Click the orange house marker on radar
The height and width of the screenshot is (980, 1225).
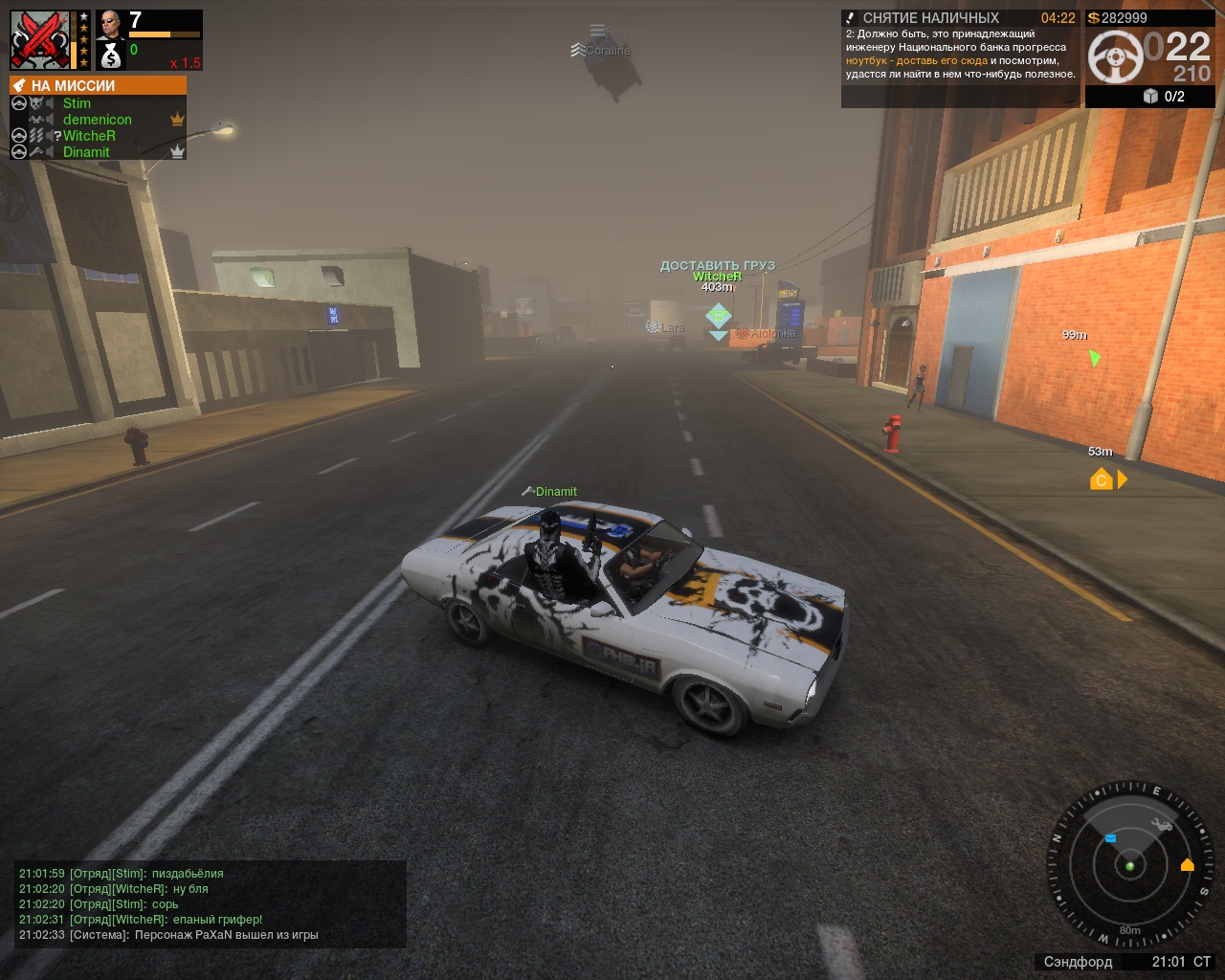click(x=1188, y=865)
